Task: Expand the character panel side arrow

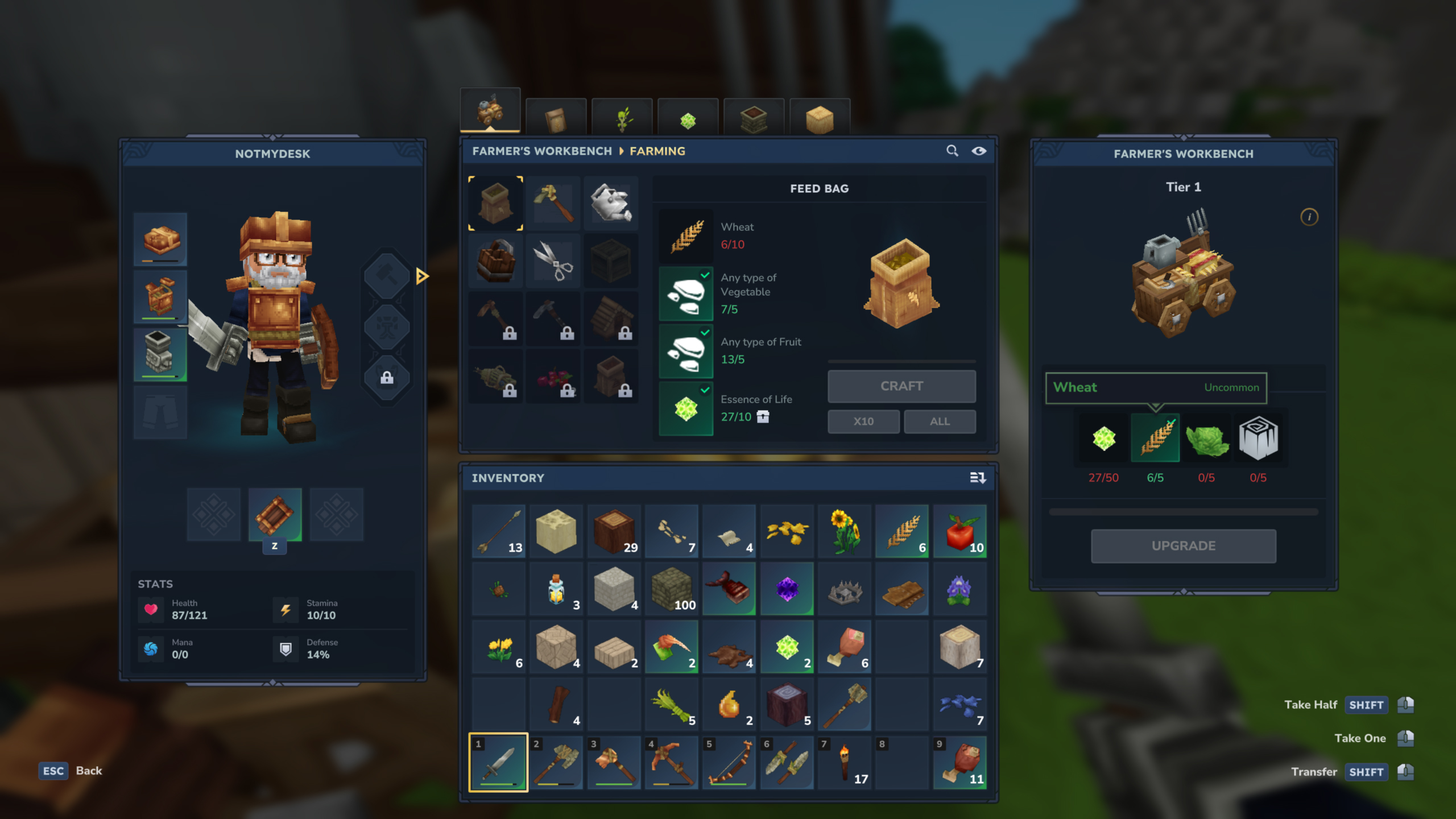Action: point(421,276)
